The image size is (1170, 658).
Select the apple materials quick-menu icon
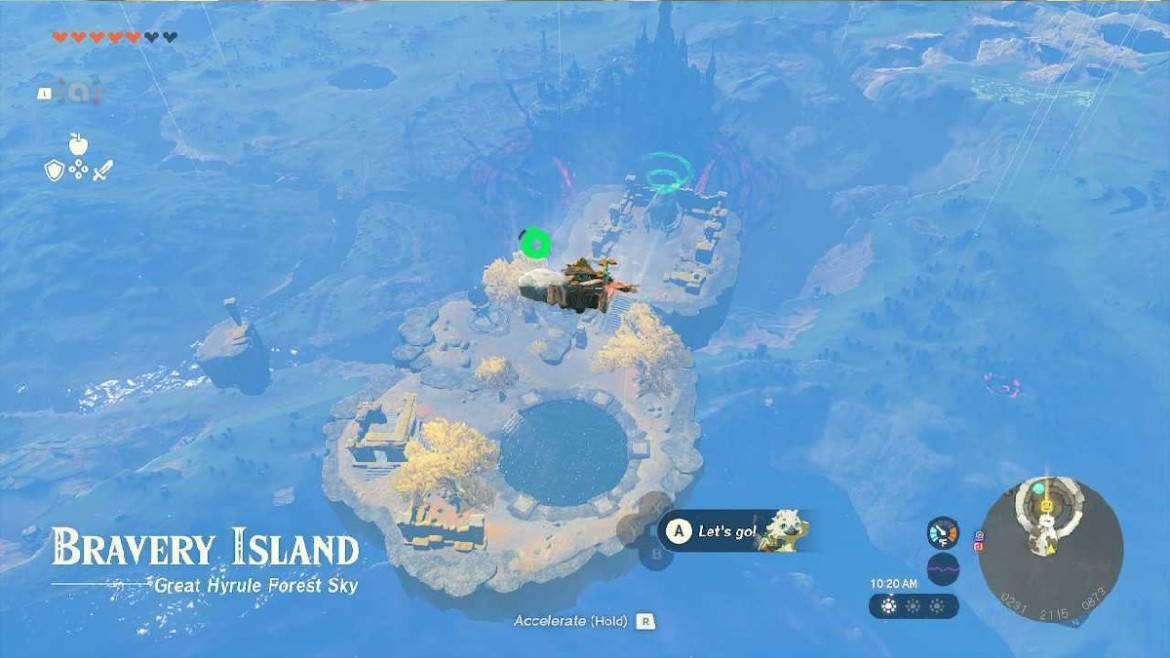79,145
